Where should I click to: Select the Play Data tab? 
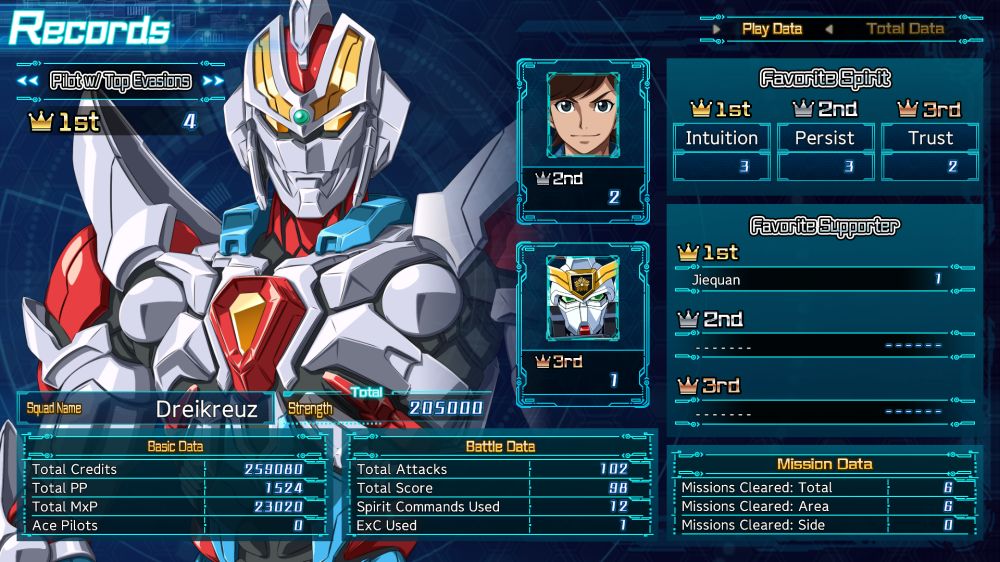coord(772,28)
